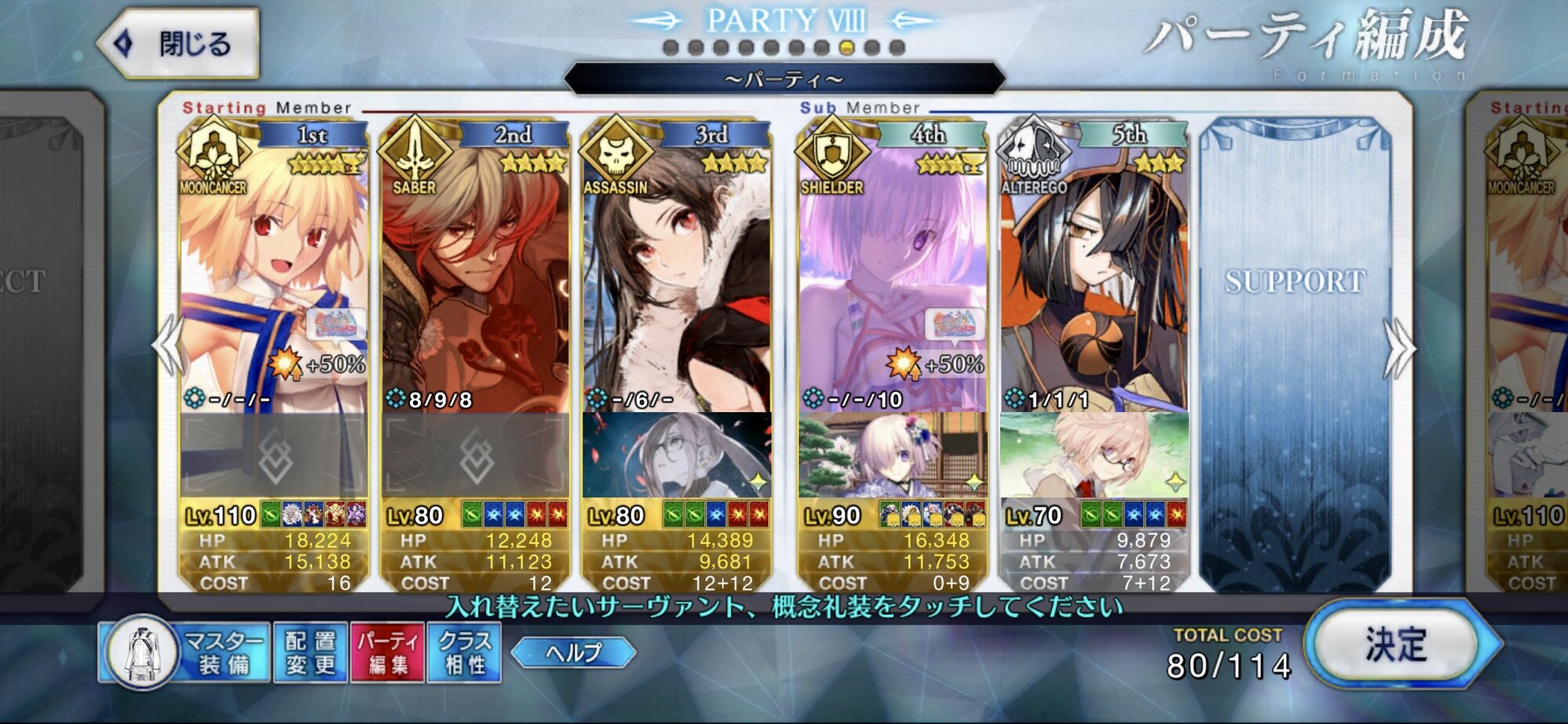Show class affinity (クラス相性) chart
This screenshot has width=1568, height=724.
464,653
